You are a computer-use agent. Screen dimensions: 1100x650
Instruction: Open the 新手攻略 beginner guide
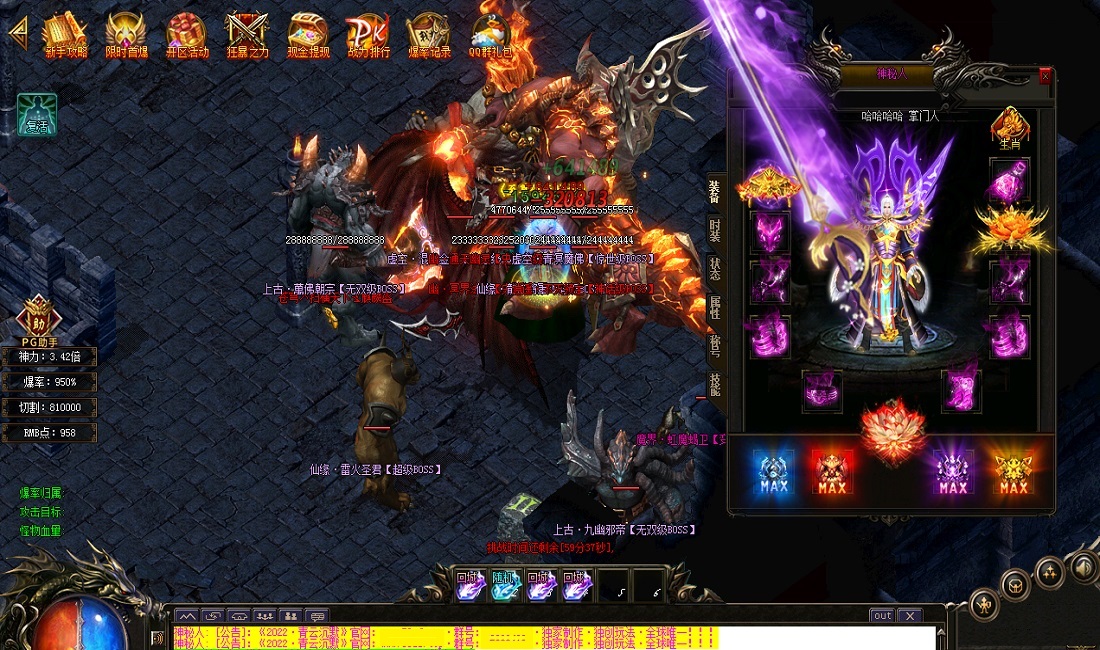click(66, 35)
